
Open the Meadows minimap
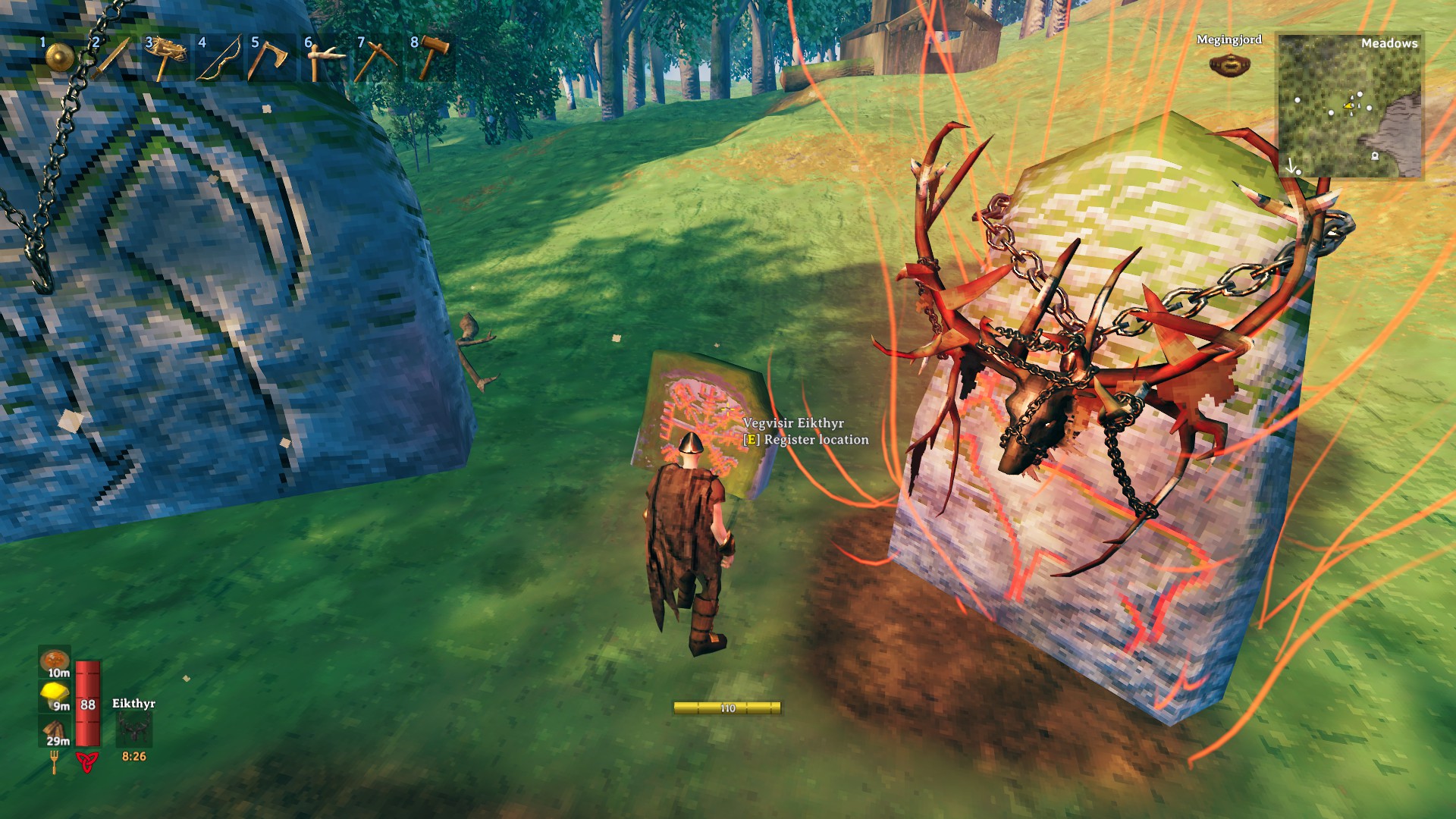pos(1350,106)
